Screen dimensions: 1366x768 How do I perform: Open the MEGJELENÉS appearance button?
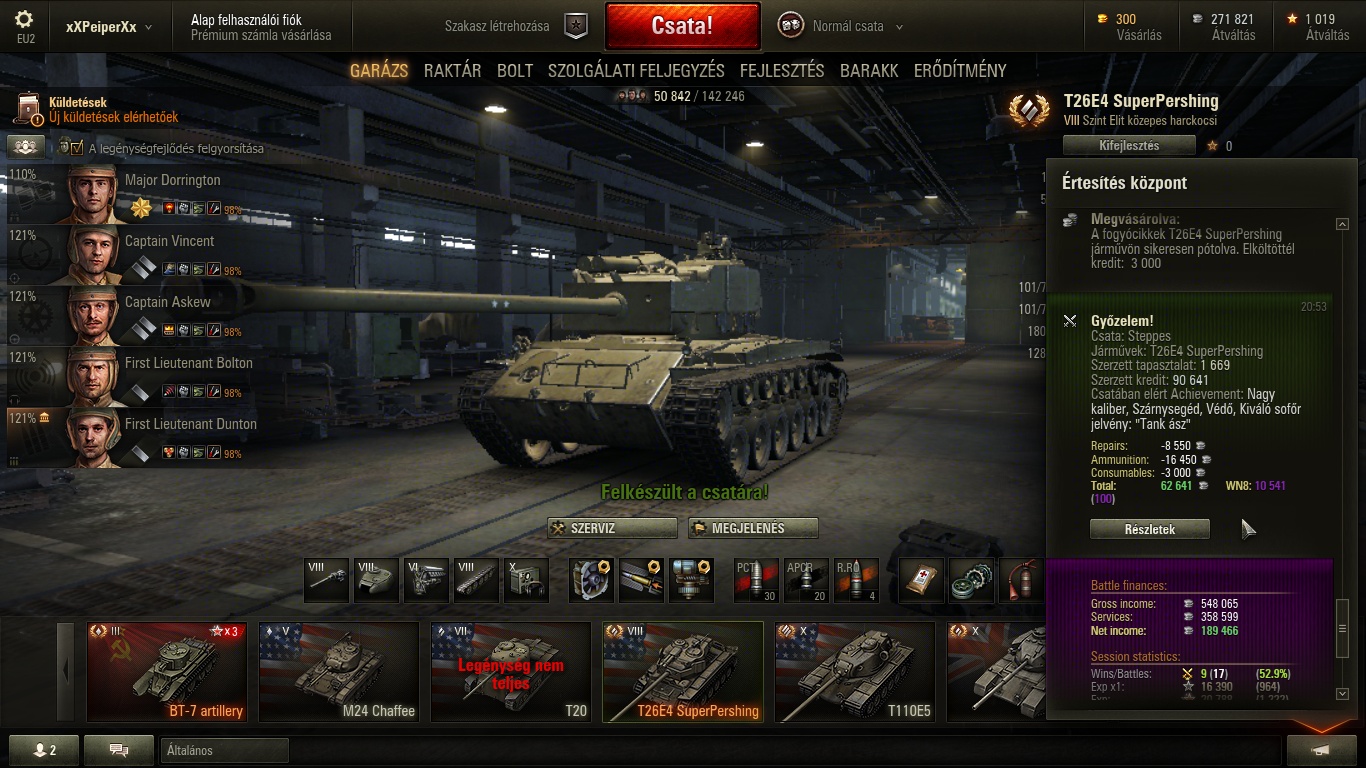752,528
